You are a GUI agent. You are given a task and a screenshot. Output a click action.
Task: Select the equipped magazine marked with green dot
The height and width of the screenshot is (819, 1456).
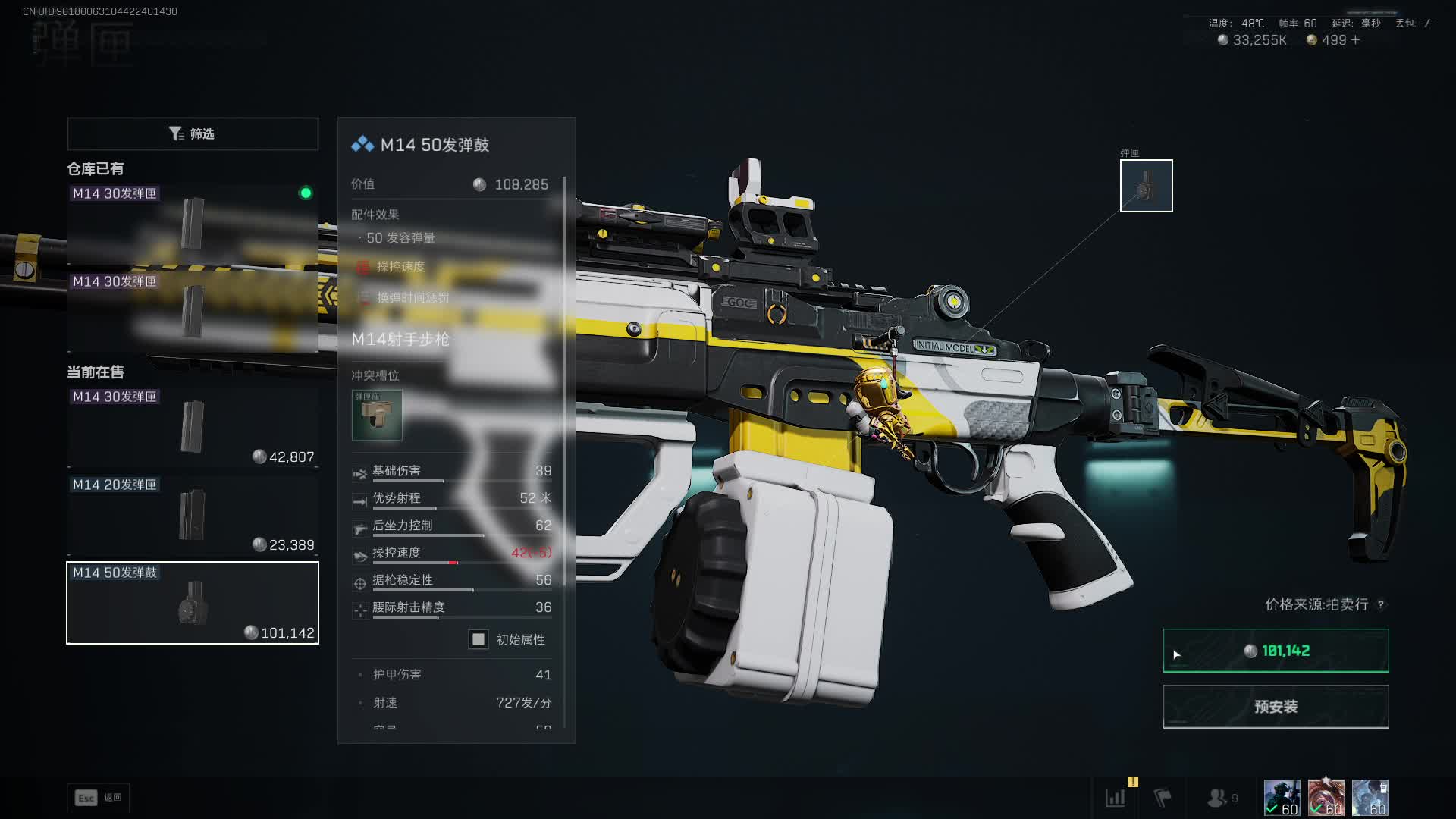coord(193,223)
